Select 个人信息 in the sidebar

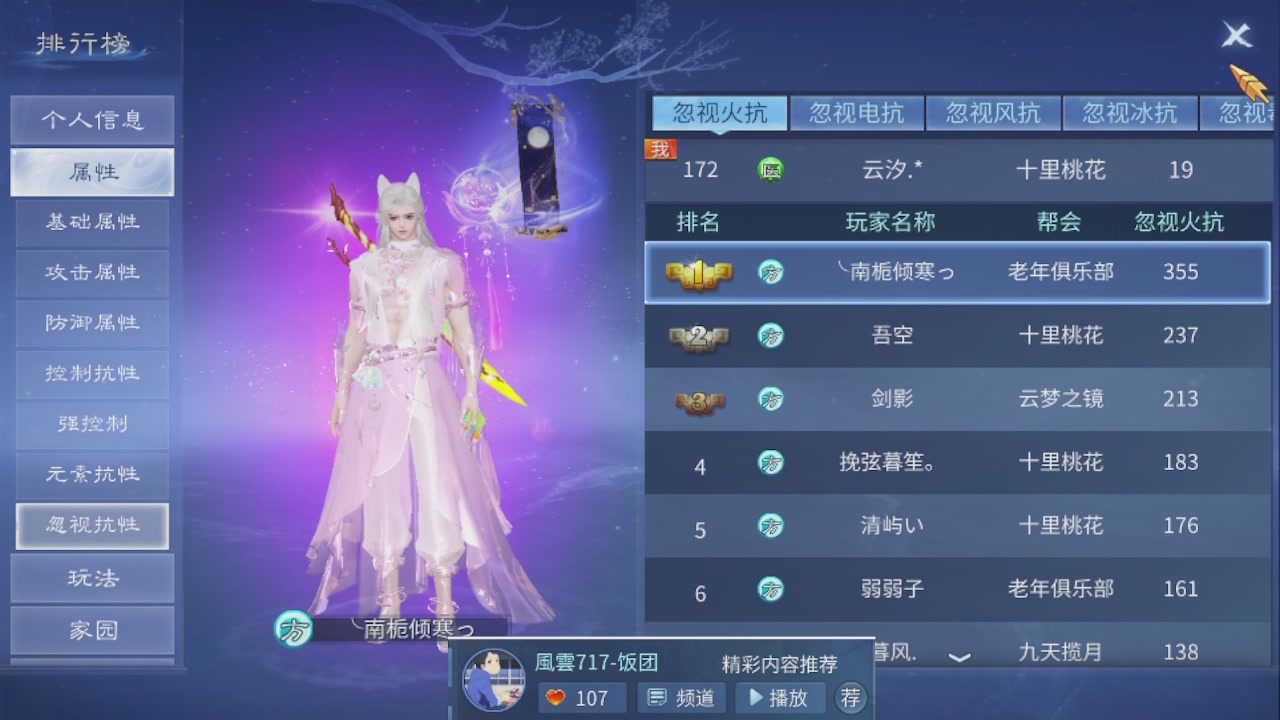click(x=92, y=119)
